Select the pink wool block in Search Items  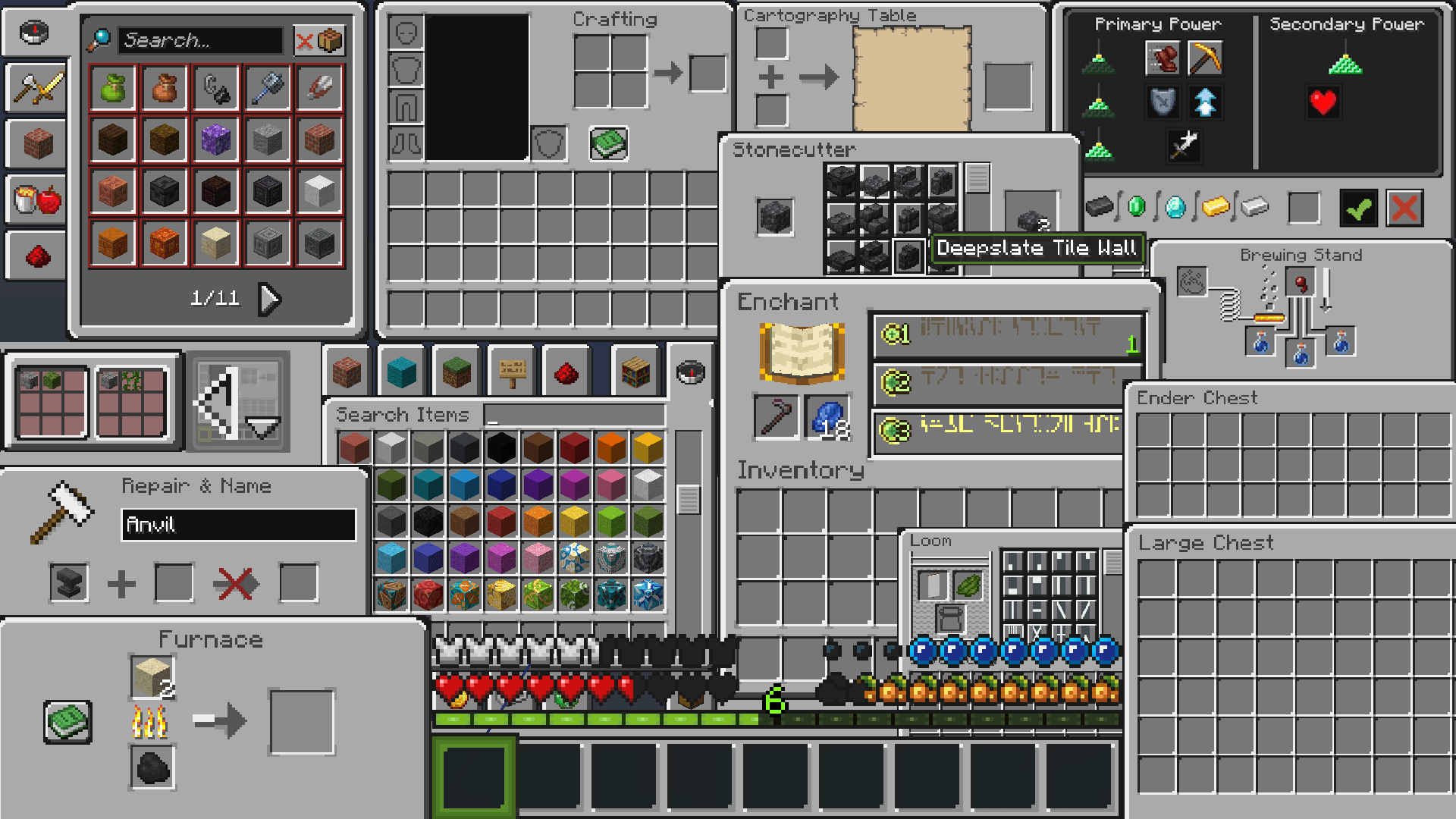pos(610,485)
